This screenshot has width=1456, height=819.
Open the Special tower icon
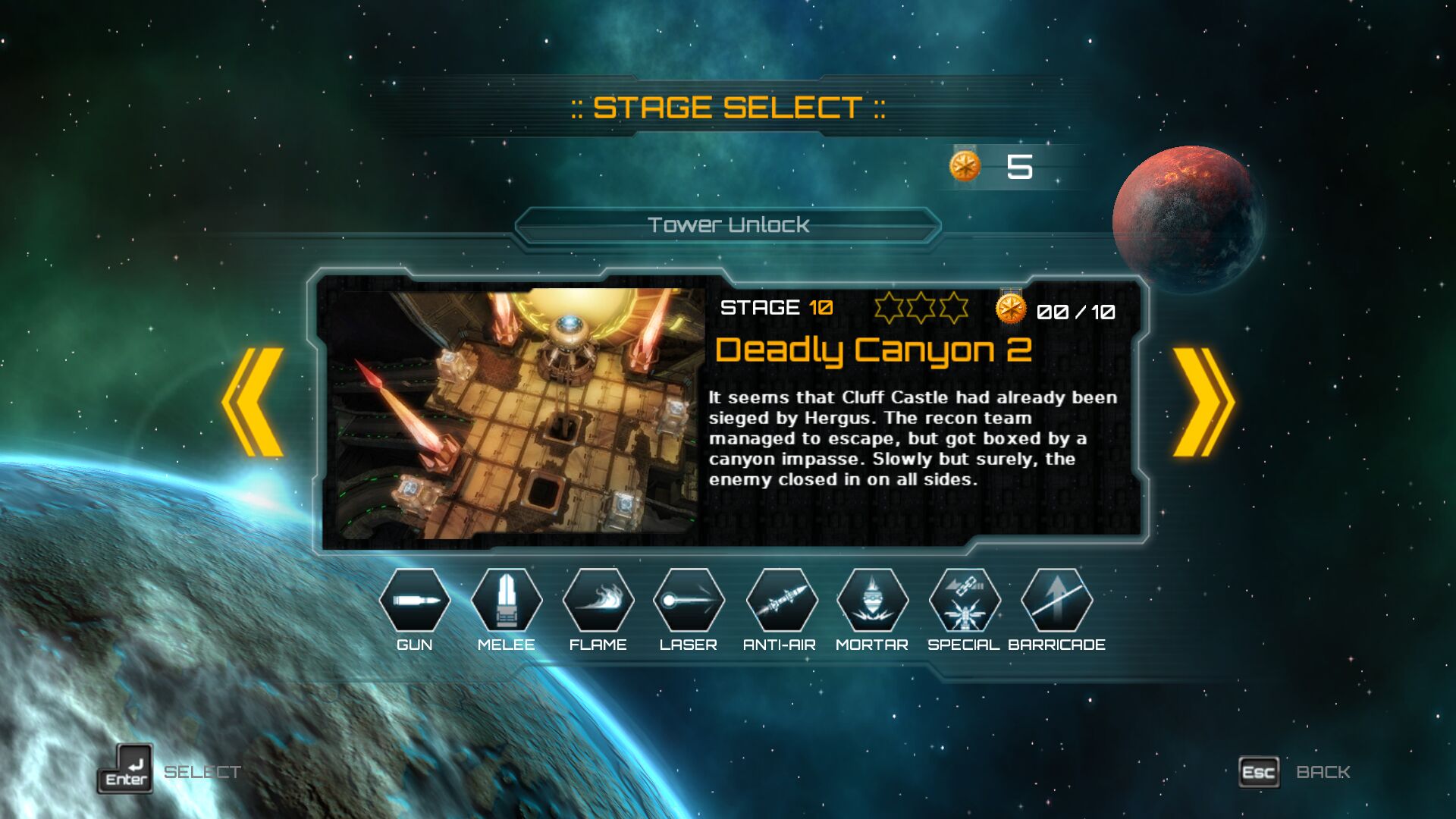pos(964,601)
